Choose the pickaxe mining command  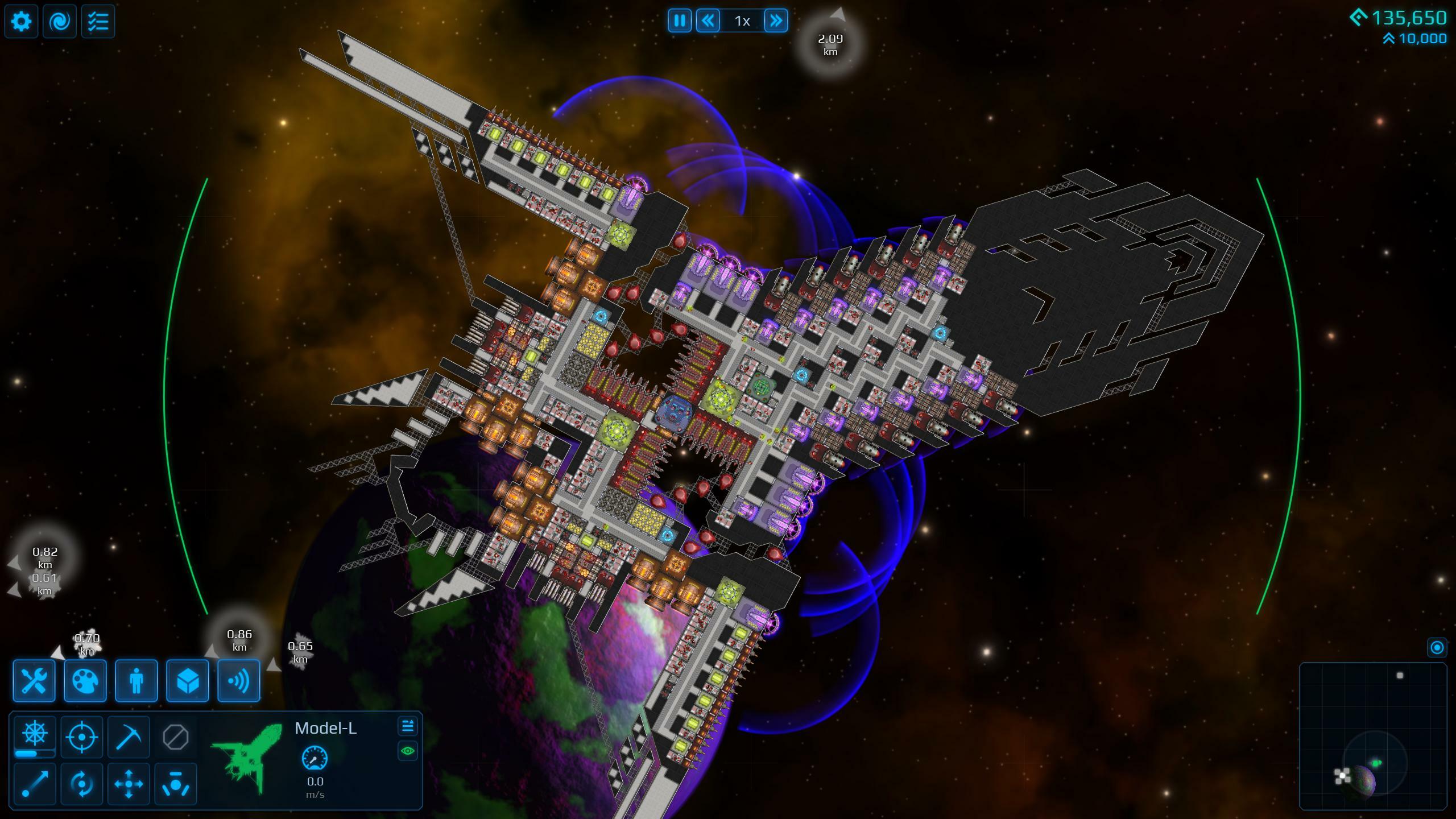coord(129,738)
